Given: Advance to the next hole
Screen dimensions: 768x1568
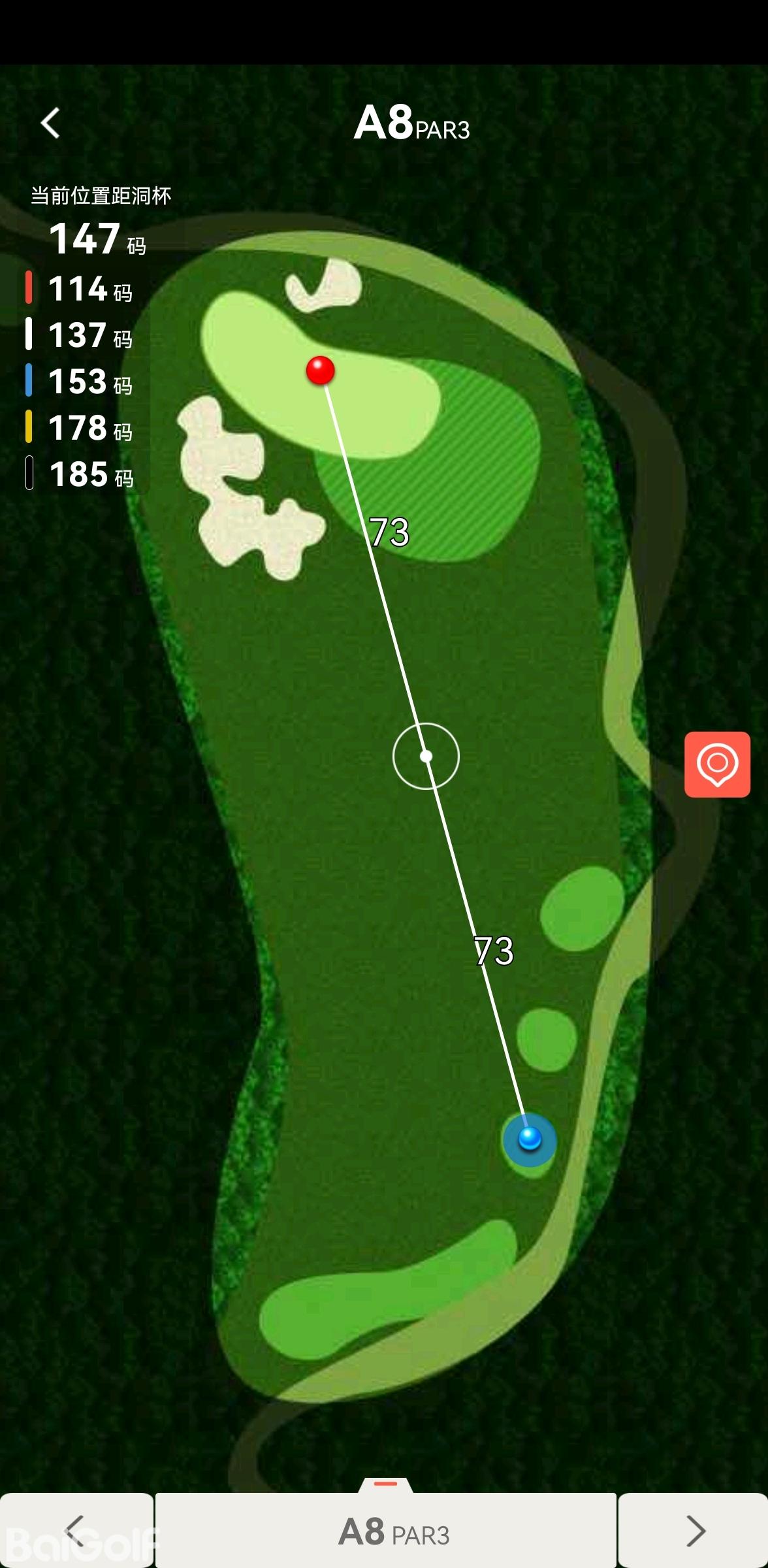Looking at the screenshot, I should (x=694, y=1529).
